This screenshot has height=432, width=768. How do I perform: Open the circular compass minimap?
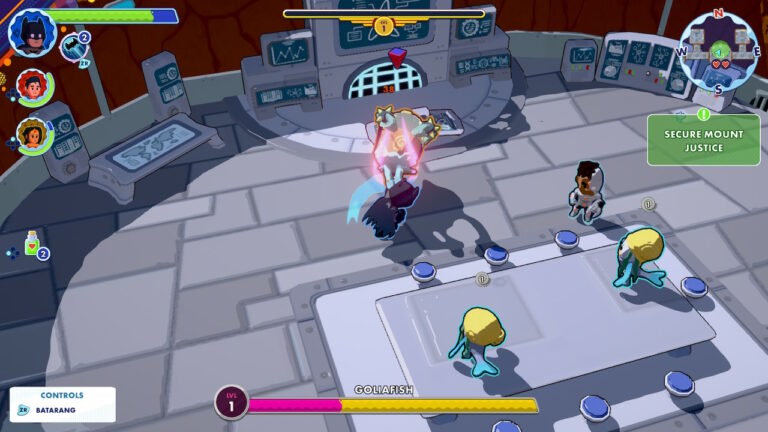coord(717,50)
